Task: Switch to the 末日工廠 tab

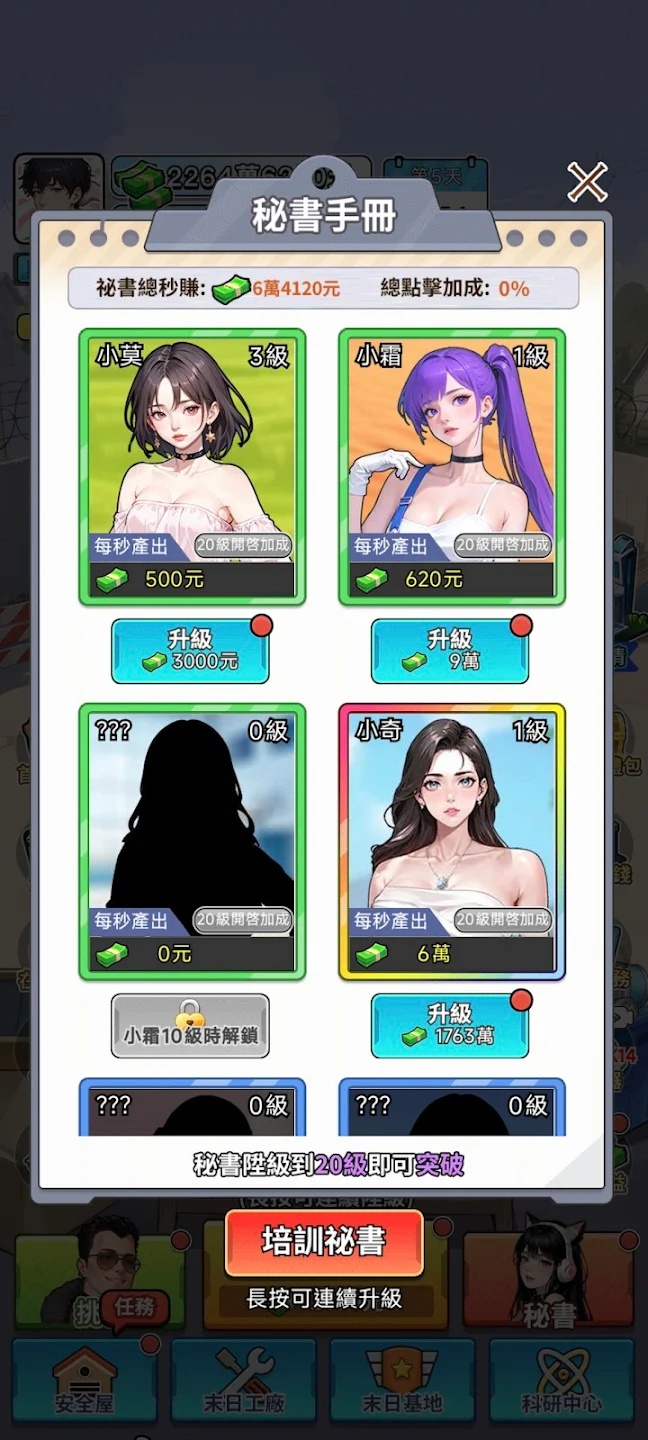Action: (243, 1382)
